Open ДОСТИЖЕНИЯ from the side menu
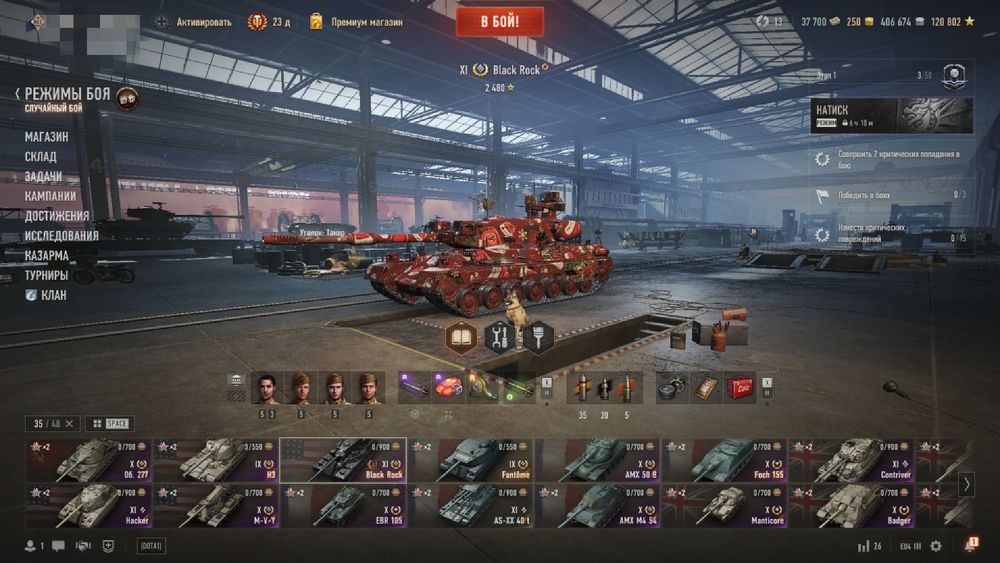 pos(57,216)
